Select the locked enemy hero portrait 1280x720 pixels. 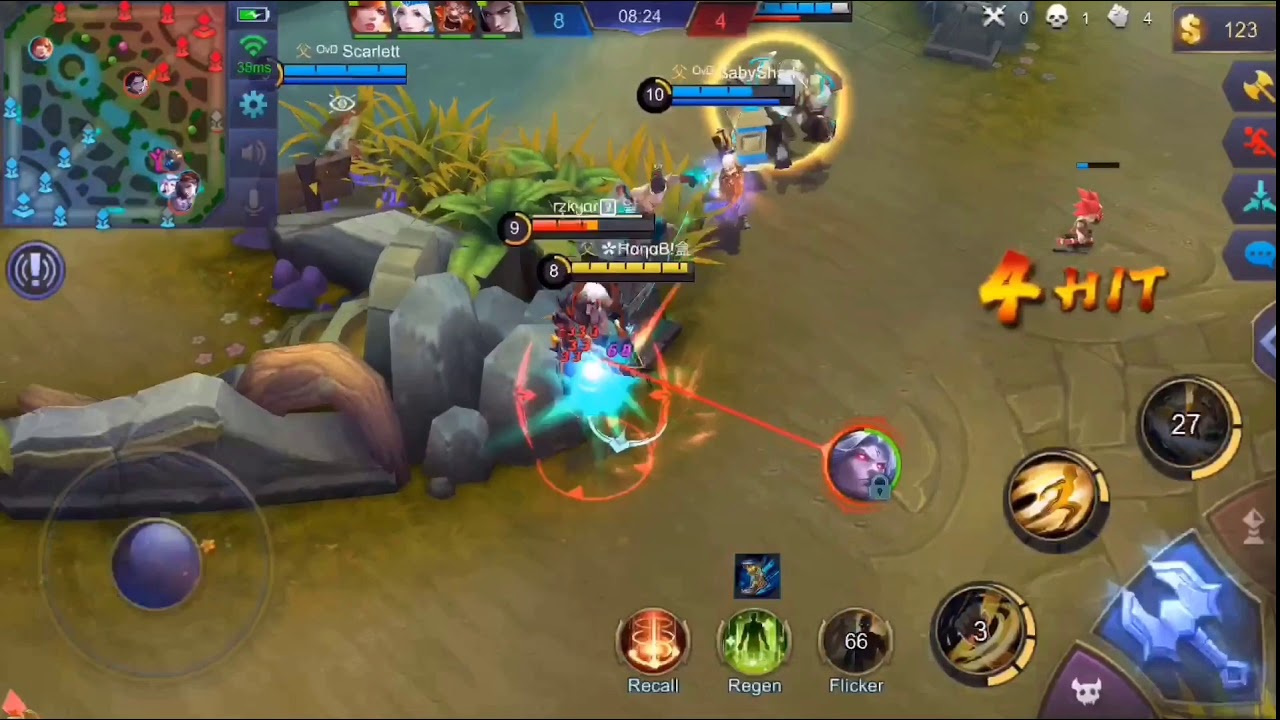pos(863,465)
